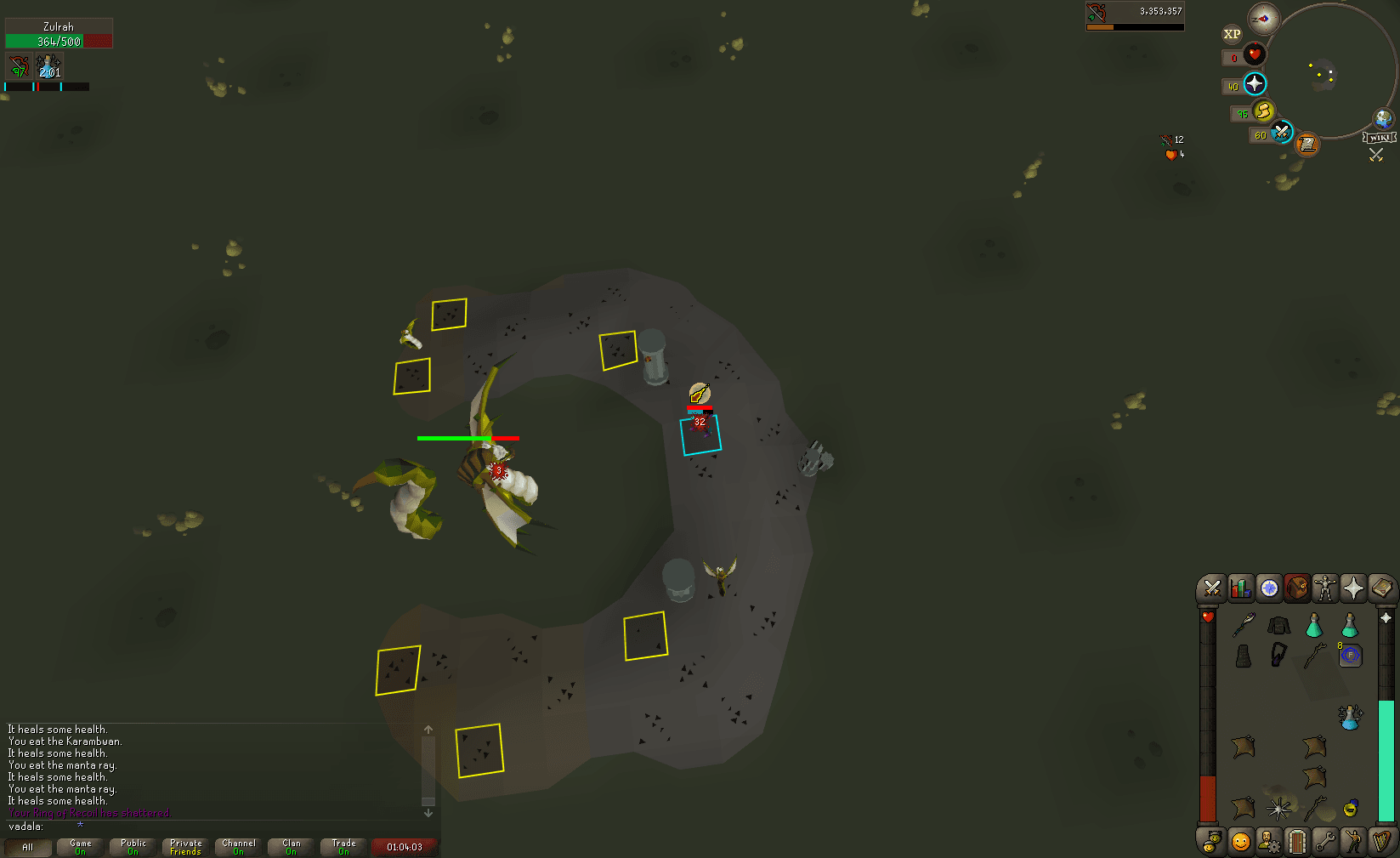Open the world map globe
Screen dimensions: 1400x858
(x=1384, y=119)
